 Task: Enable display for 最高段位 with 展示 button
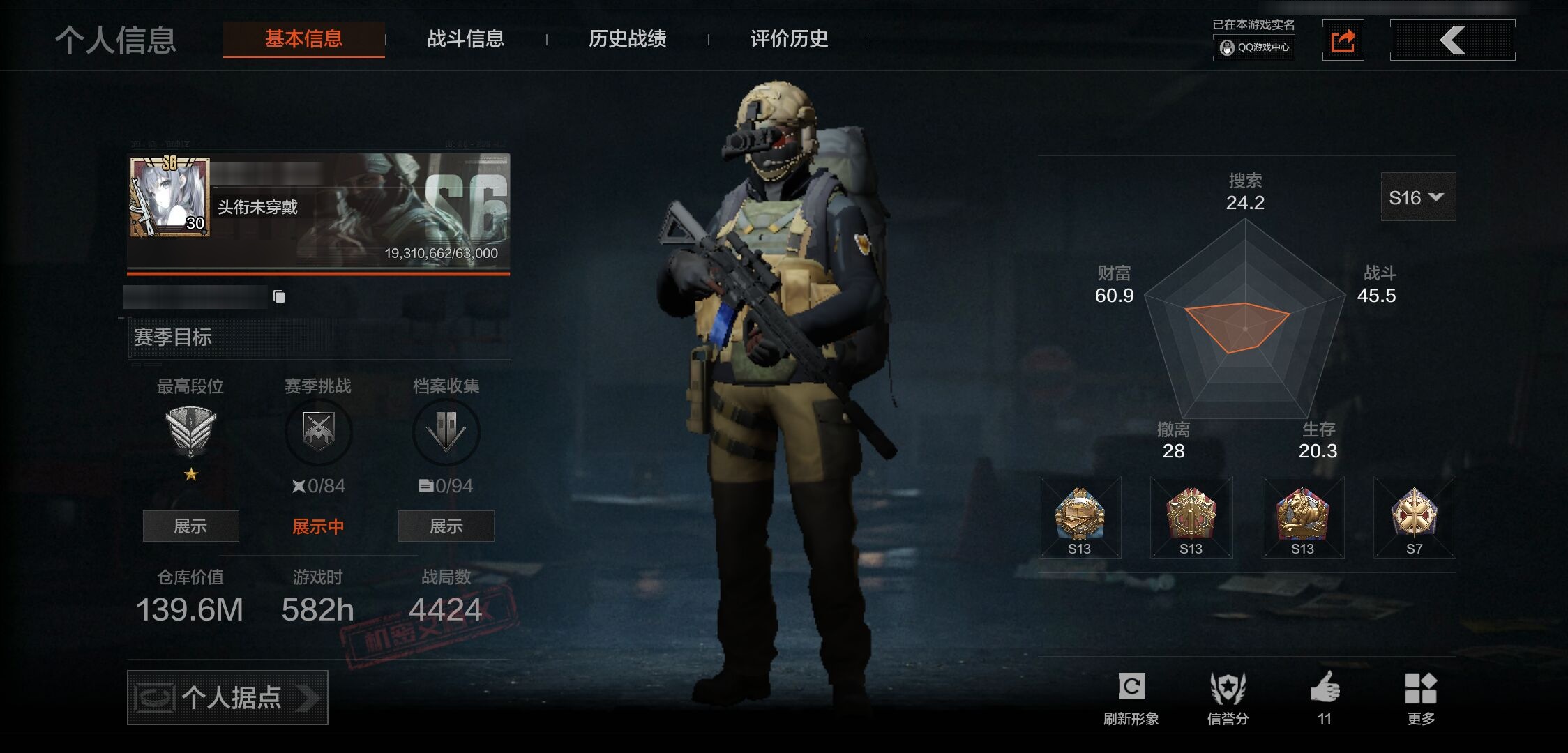coord(190,526)
